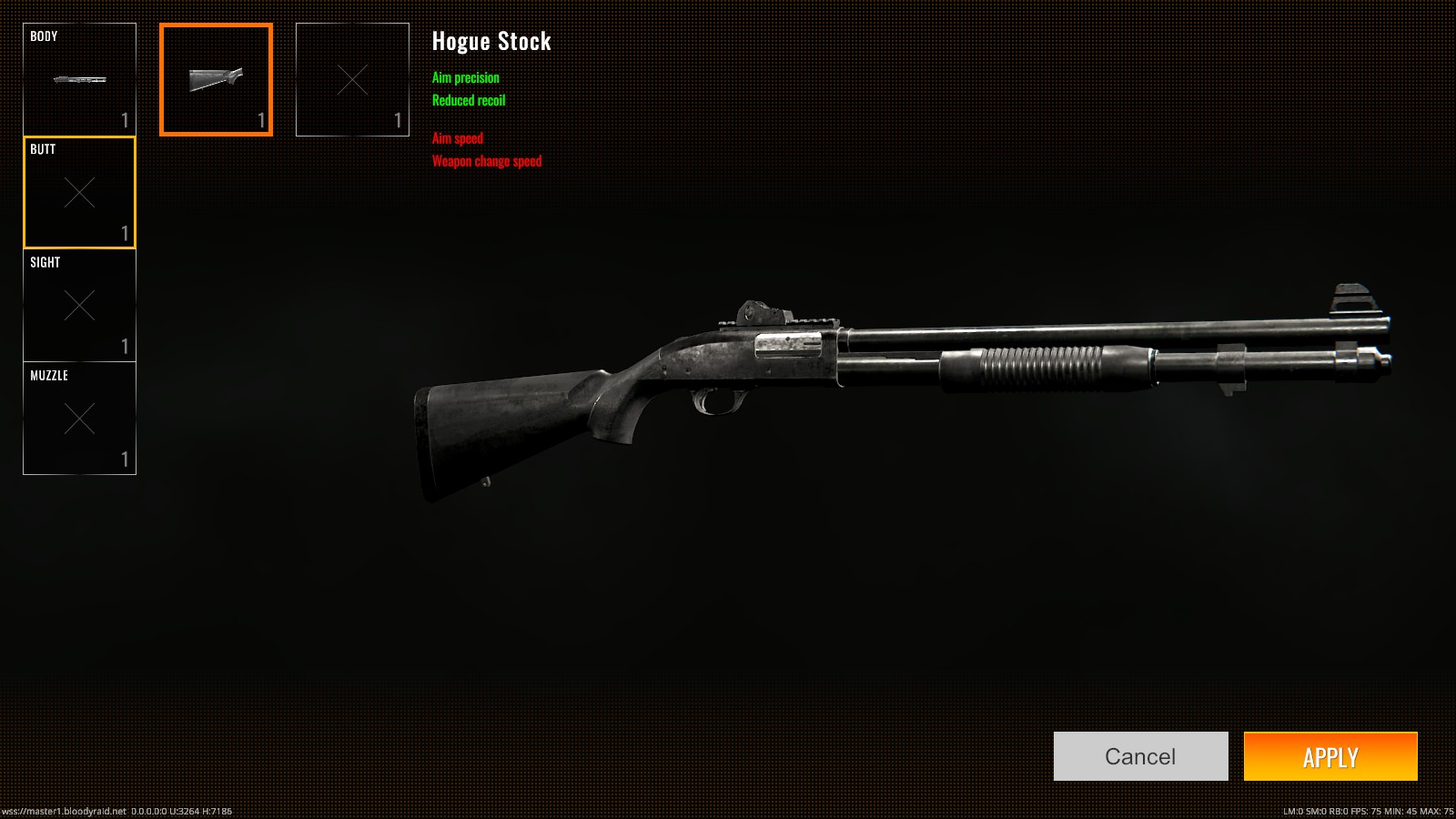Viewport: 1456px width, 819px height.
Task: Select the Hogue Stock item slot
Action: pos(216,79)
